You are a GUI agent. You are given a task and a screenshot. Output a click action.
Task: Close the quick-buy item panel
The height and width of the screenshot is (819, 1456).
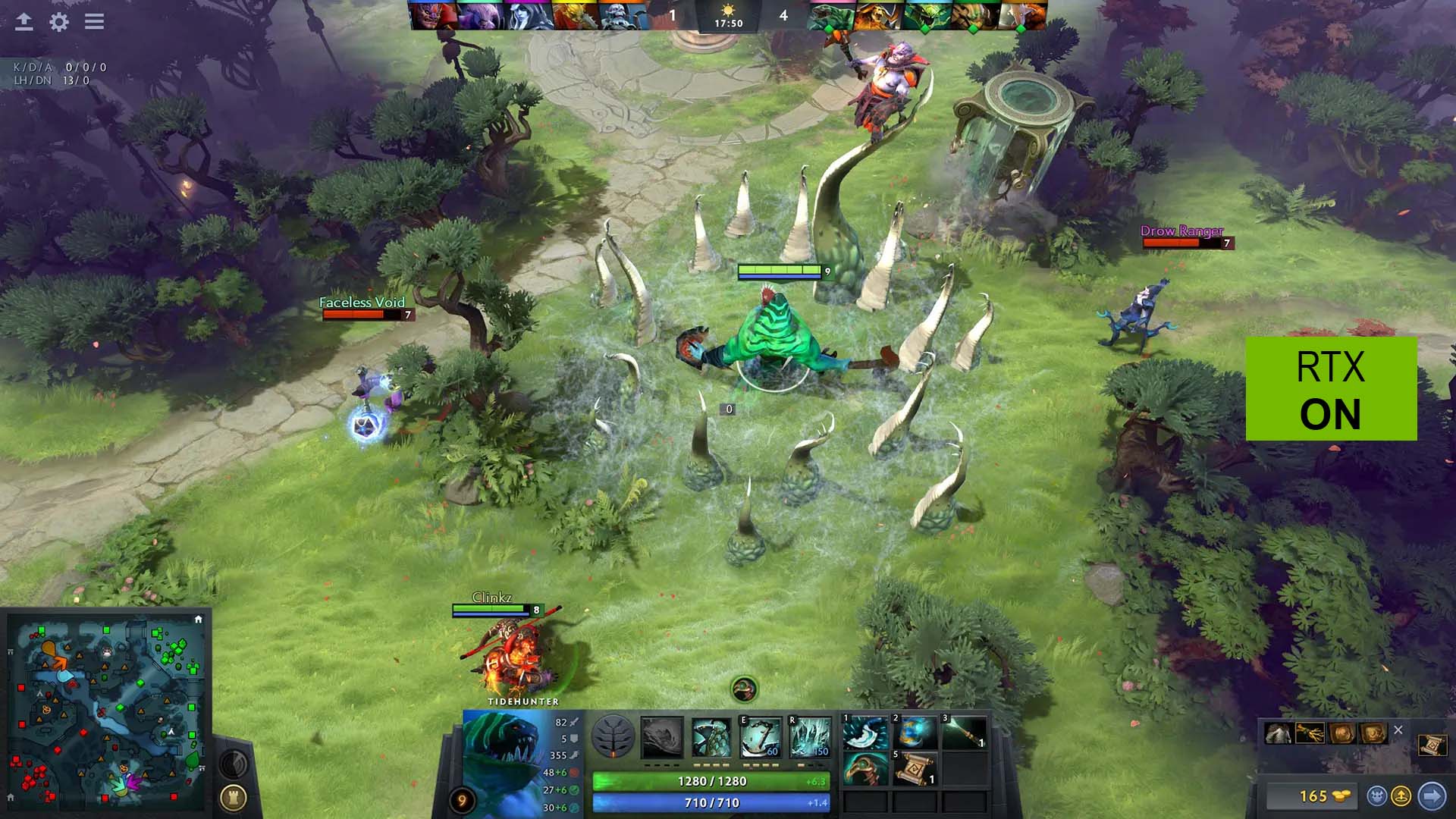[x=1398, y=730]
